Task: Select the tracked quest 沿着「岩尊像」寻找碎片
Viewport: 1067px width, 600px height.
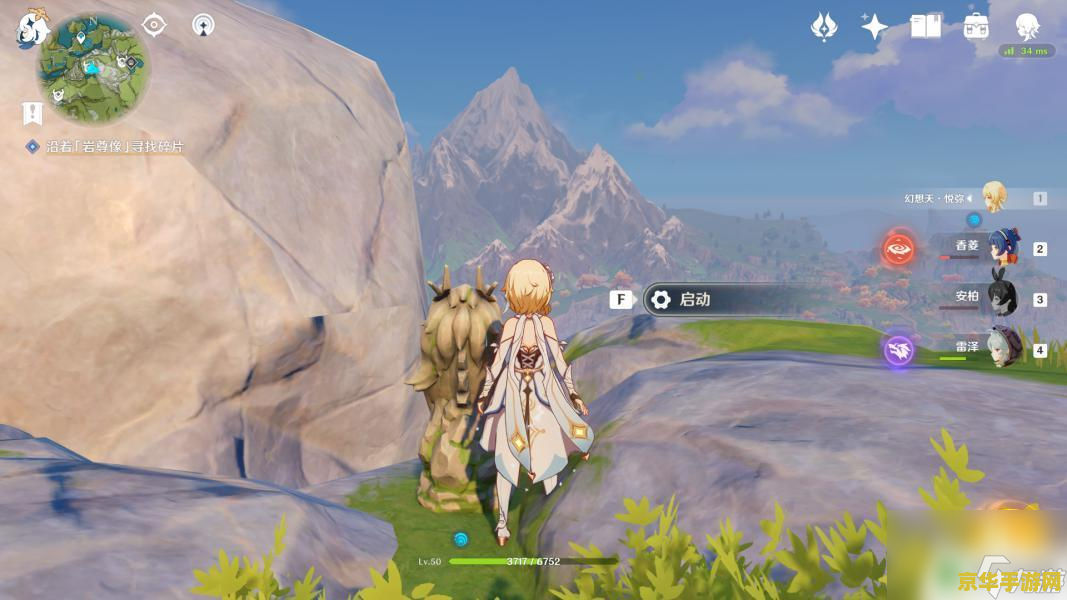Action: pyautogui.click(x=114, y=147)
